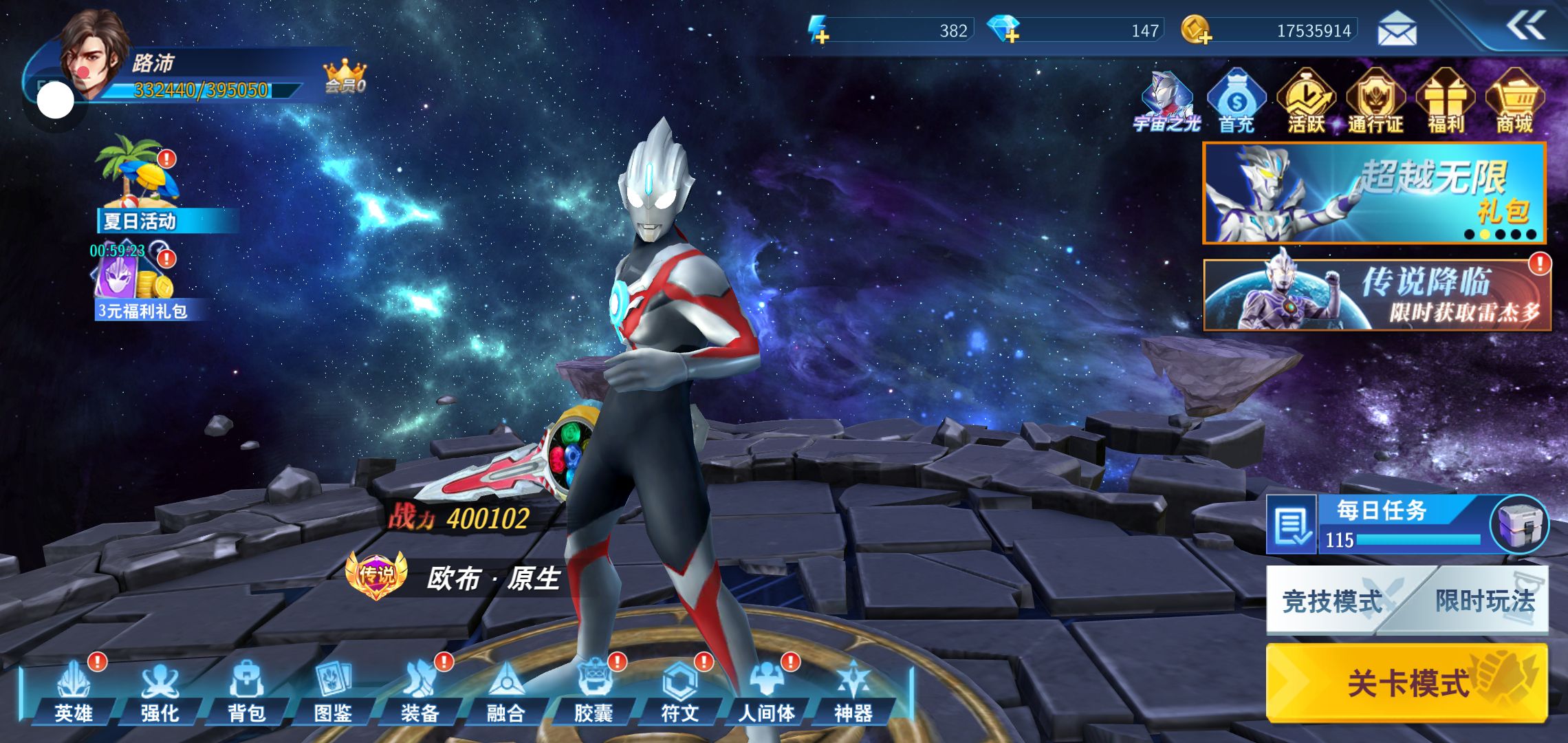Open the 胶囊 capsule menu
Image resolution: width=1568 pixels, height=743 pixels.
click(593, 691)
